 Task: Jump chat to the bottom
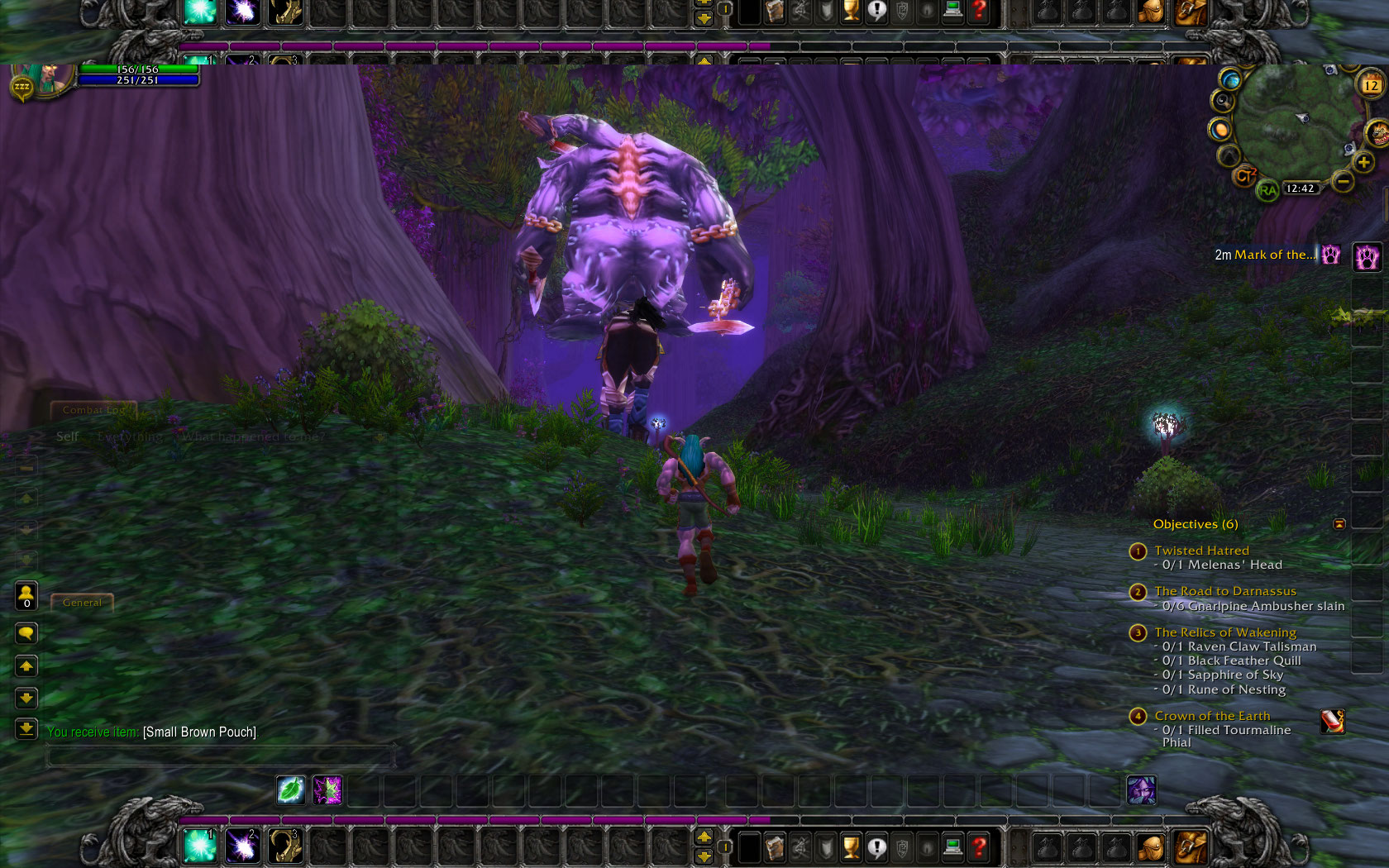26,729
